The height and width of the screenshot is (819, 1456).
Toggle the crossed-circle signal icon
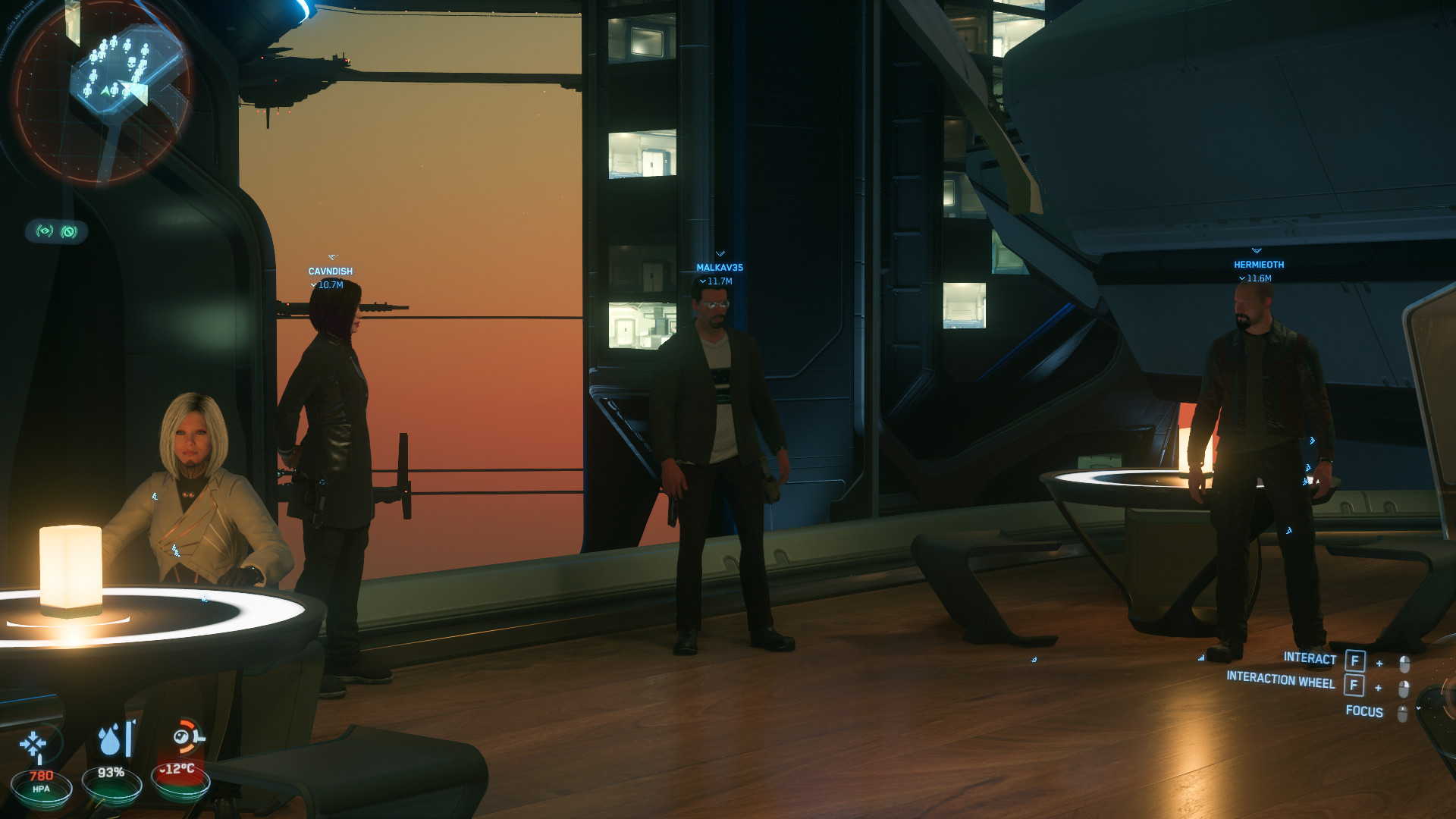tap(69, 231)
